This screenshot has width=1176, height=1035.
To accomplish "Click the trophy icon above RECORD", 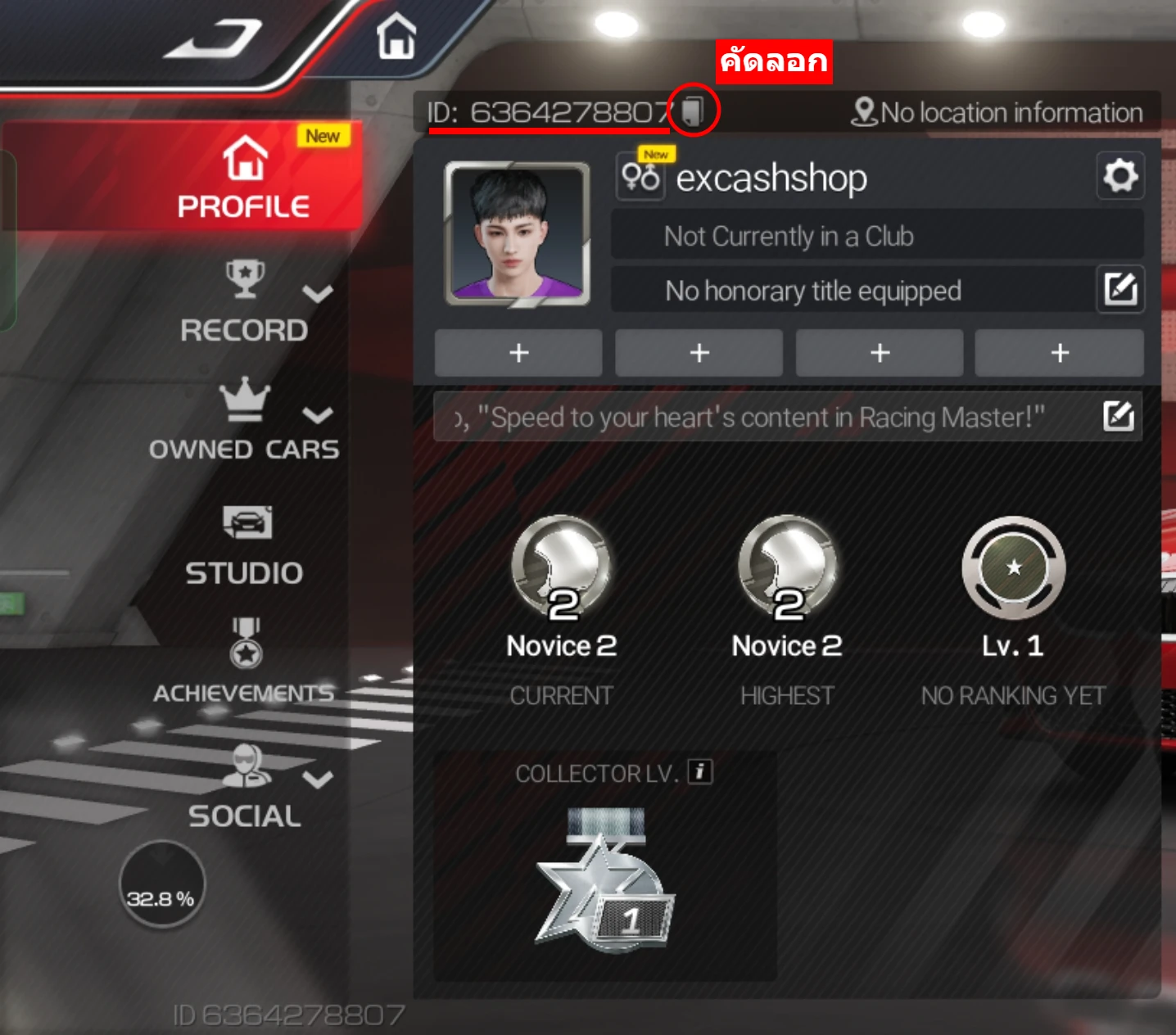I will [x=243, y=278].
